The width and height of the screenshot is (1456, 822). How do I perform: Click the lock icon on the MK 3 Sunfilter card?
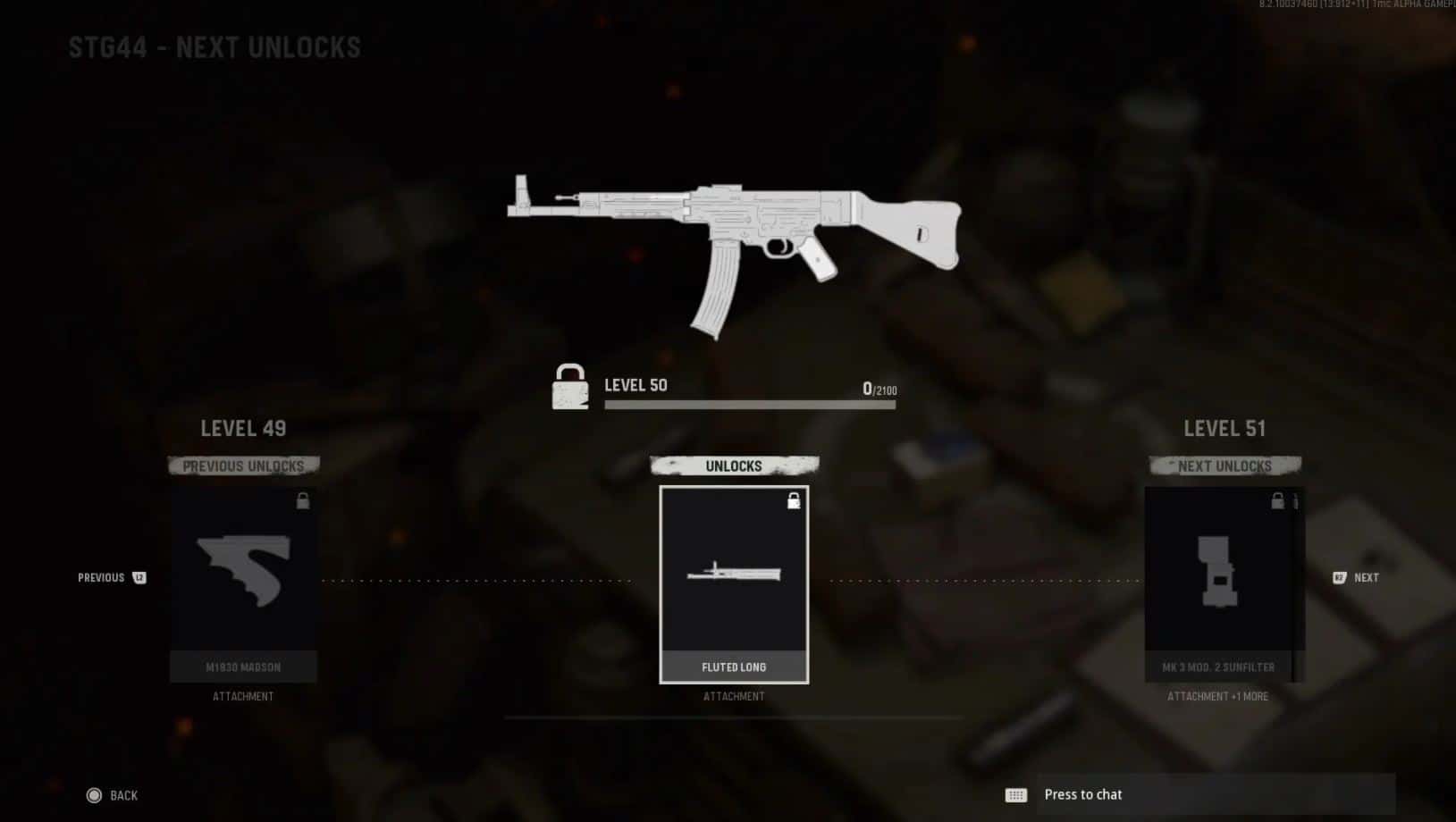1276,501
